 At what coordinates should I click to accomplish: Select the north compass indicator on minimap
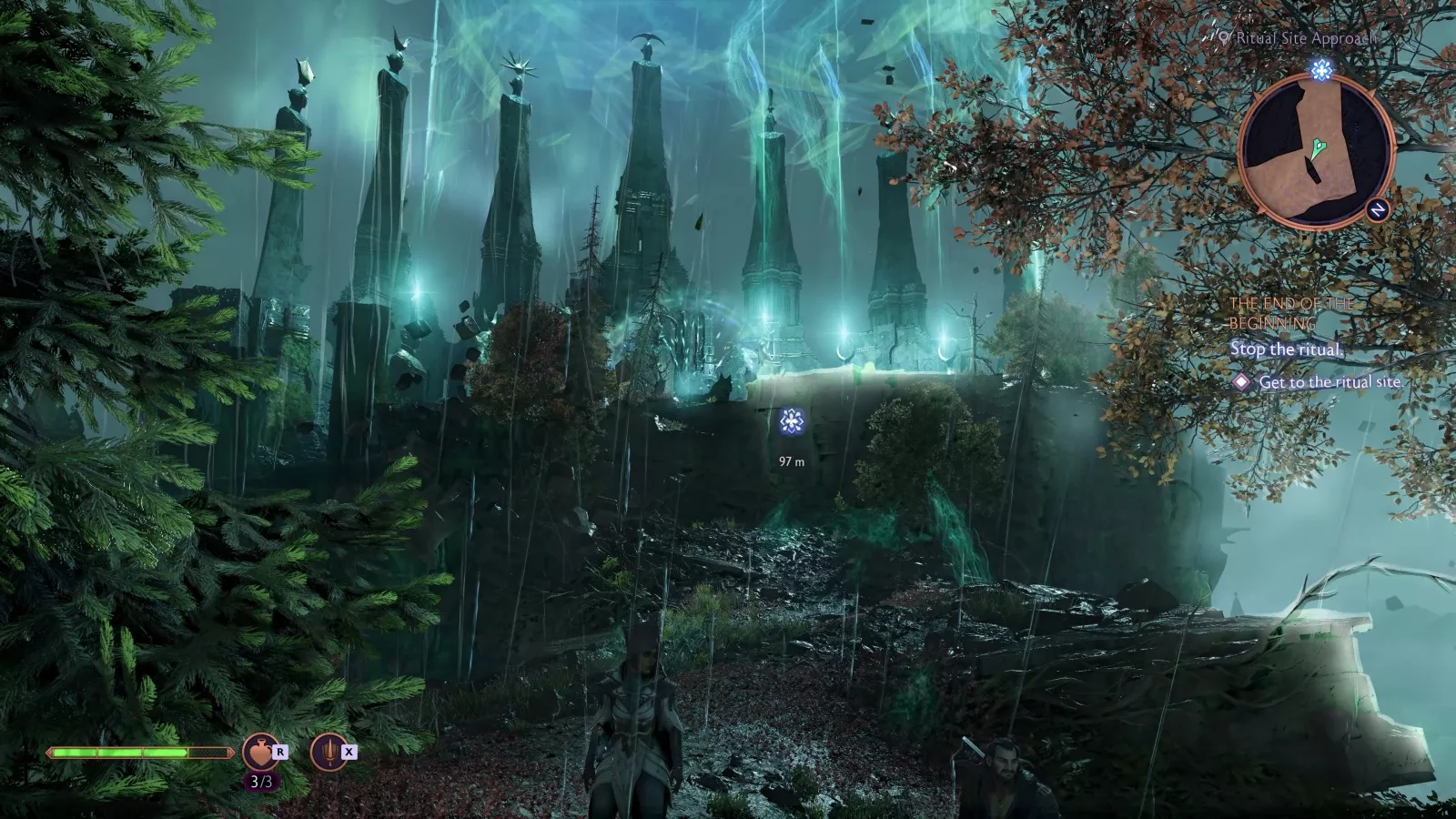coord(1378,210)
